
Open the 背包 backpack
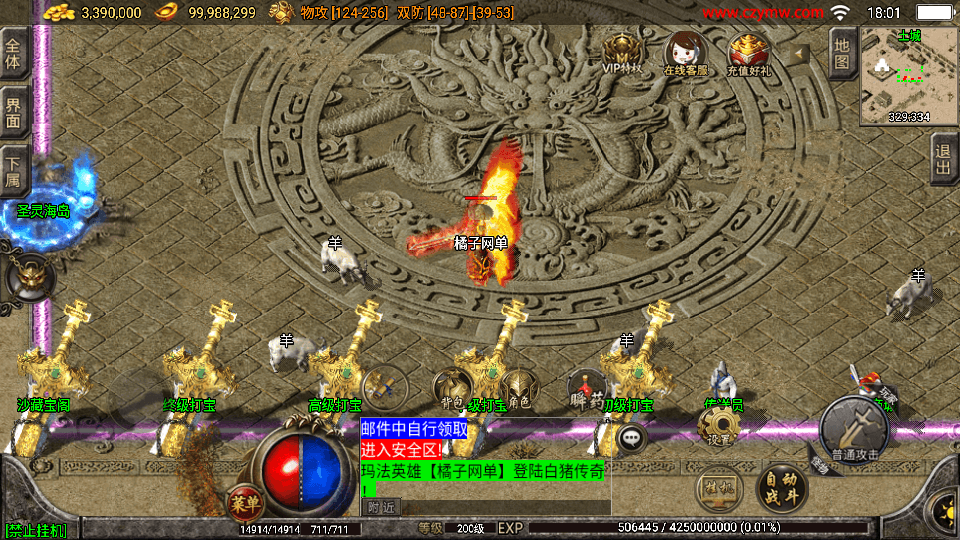pos(451,387)
